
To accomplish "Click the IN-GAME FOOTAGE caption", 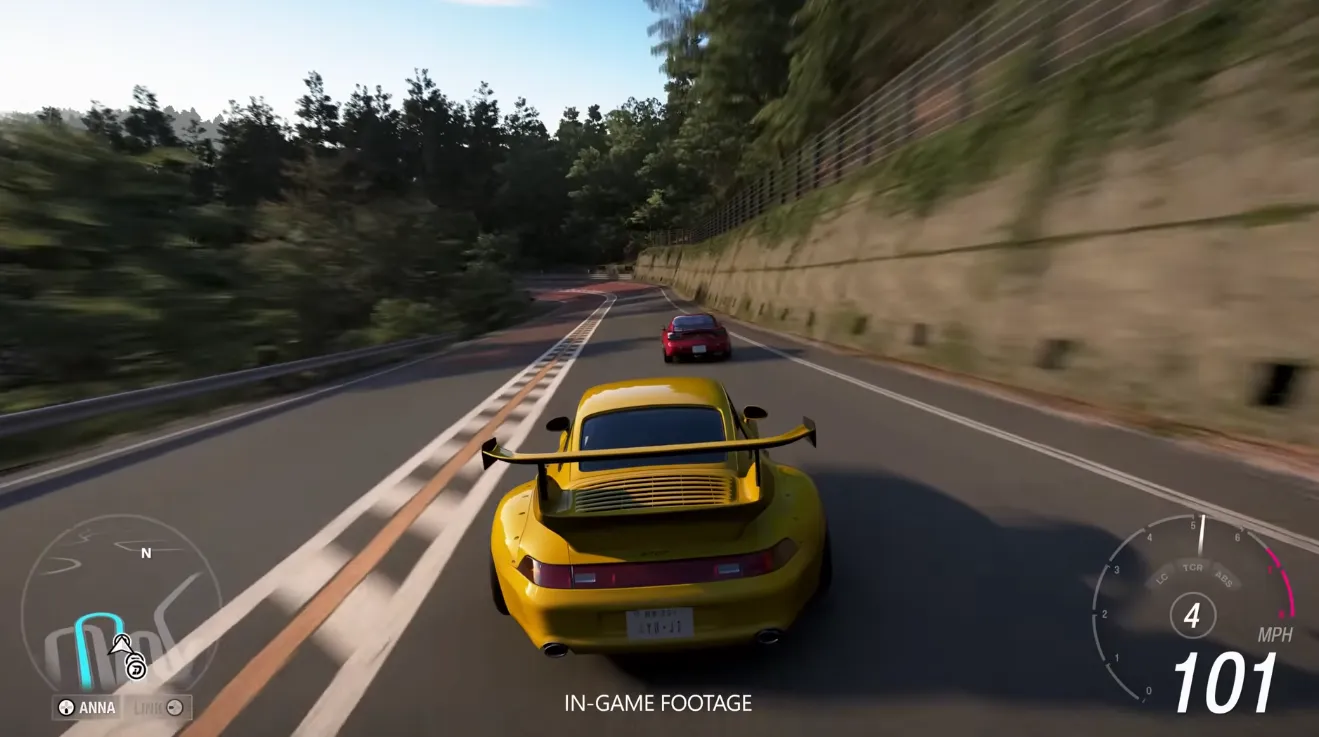I will tap(656, 703).
